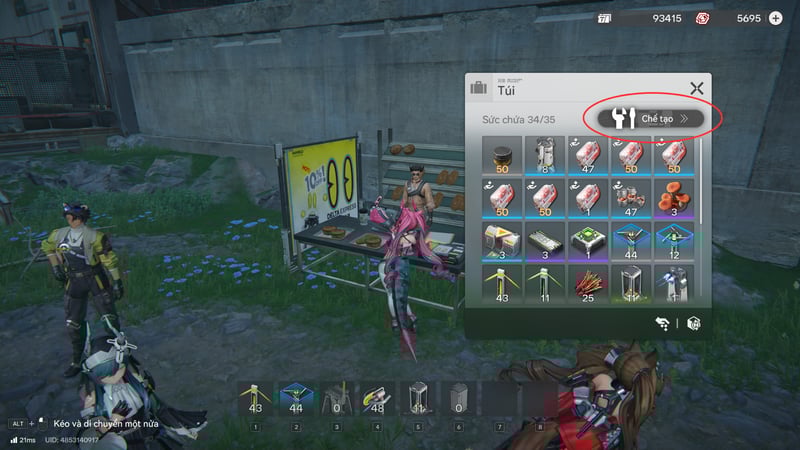The width and height of the screenshot is (800, 450).
Task: Close the Túi bag panel
Action: [x=697, y=89]
